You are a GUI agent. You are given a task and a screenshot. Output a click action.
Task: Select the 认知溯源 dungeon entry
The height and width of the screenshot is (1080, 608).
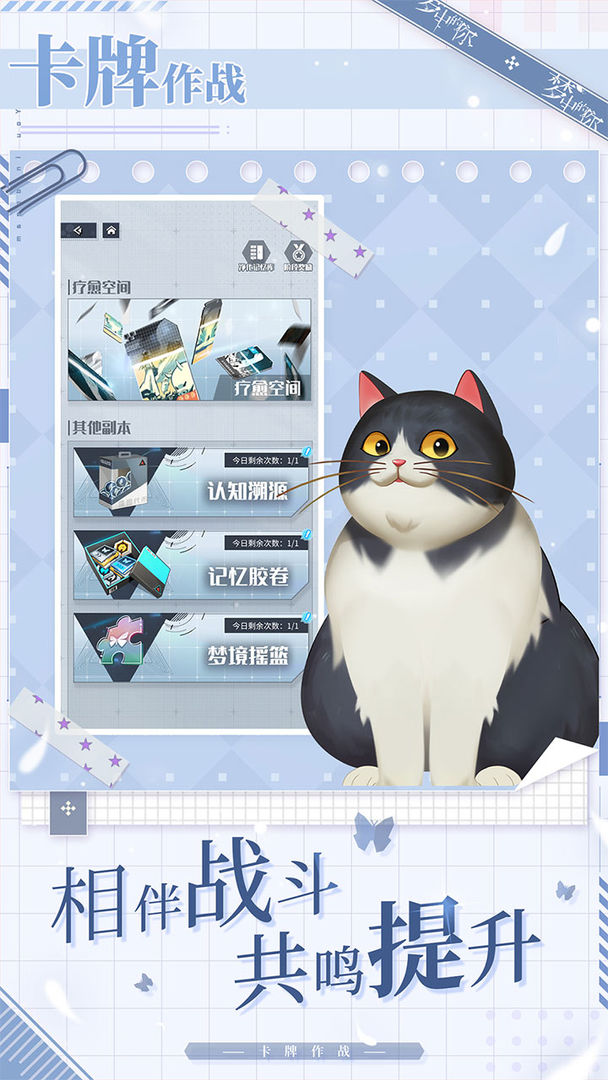coord(192,481)
